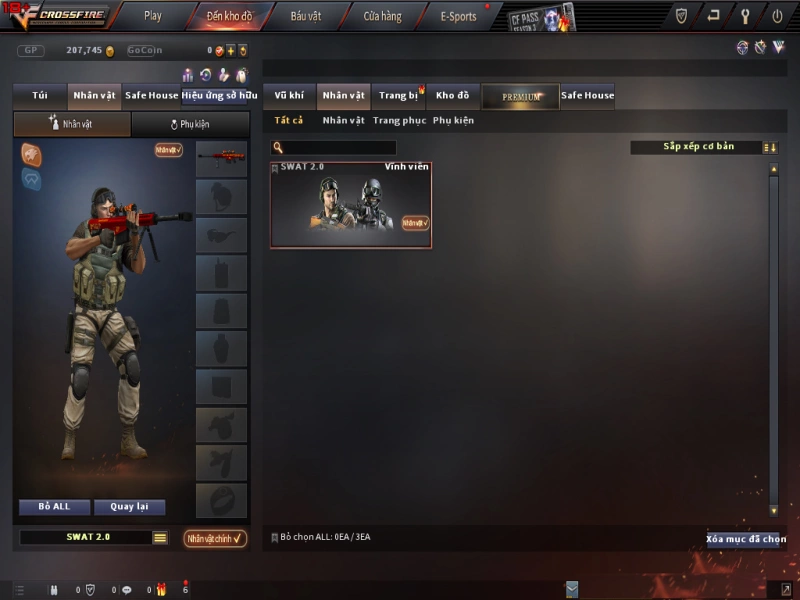The width and height of the screenshot is (800, 600).
Task: Switch to the Phụ kiện sub-tab
Action: coord(190,125)
